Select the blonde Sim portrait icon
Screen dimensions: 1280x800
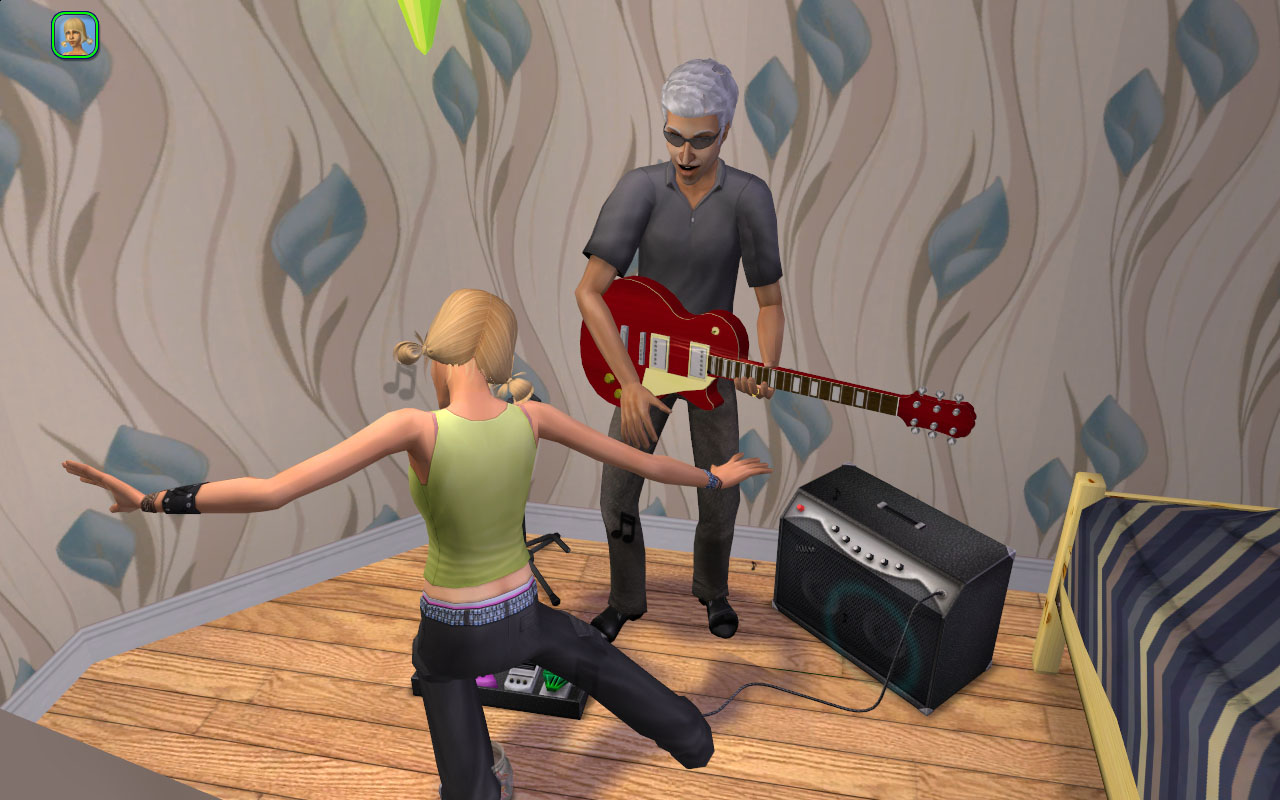click(x=74, y=35)
